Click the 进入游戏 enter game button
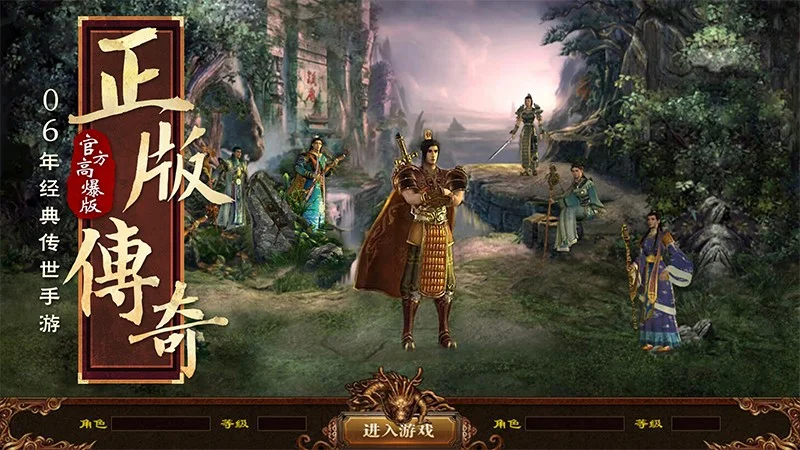 click(398, 430)
